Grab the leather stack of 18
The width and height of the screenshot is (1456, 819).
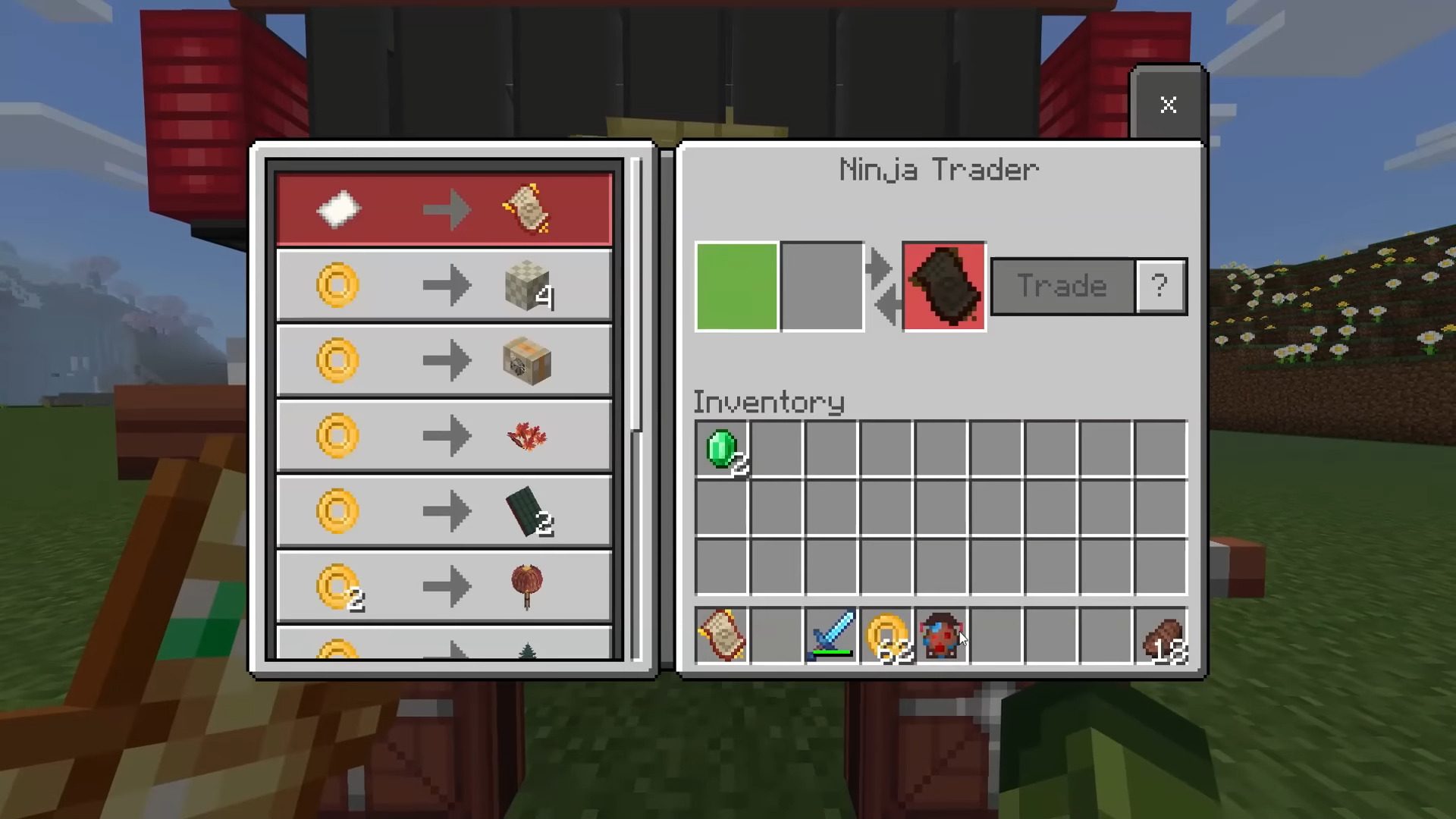[1163, 637]
